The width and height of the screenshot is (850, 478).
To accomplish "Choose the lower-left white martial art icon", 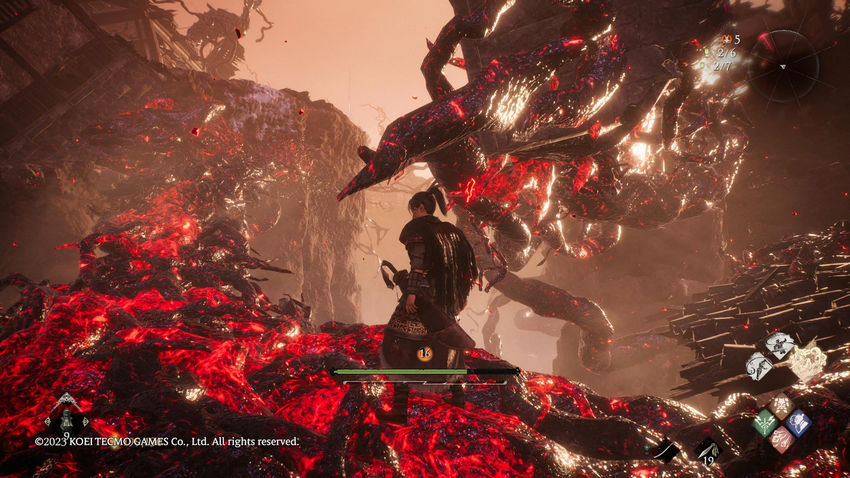I will (759, 365).
